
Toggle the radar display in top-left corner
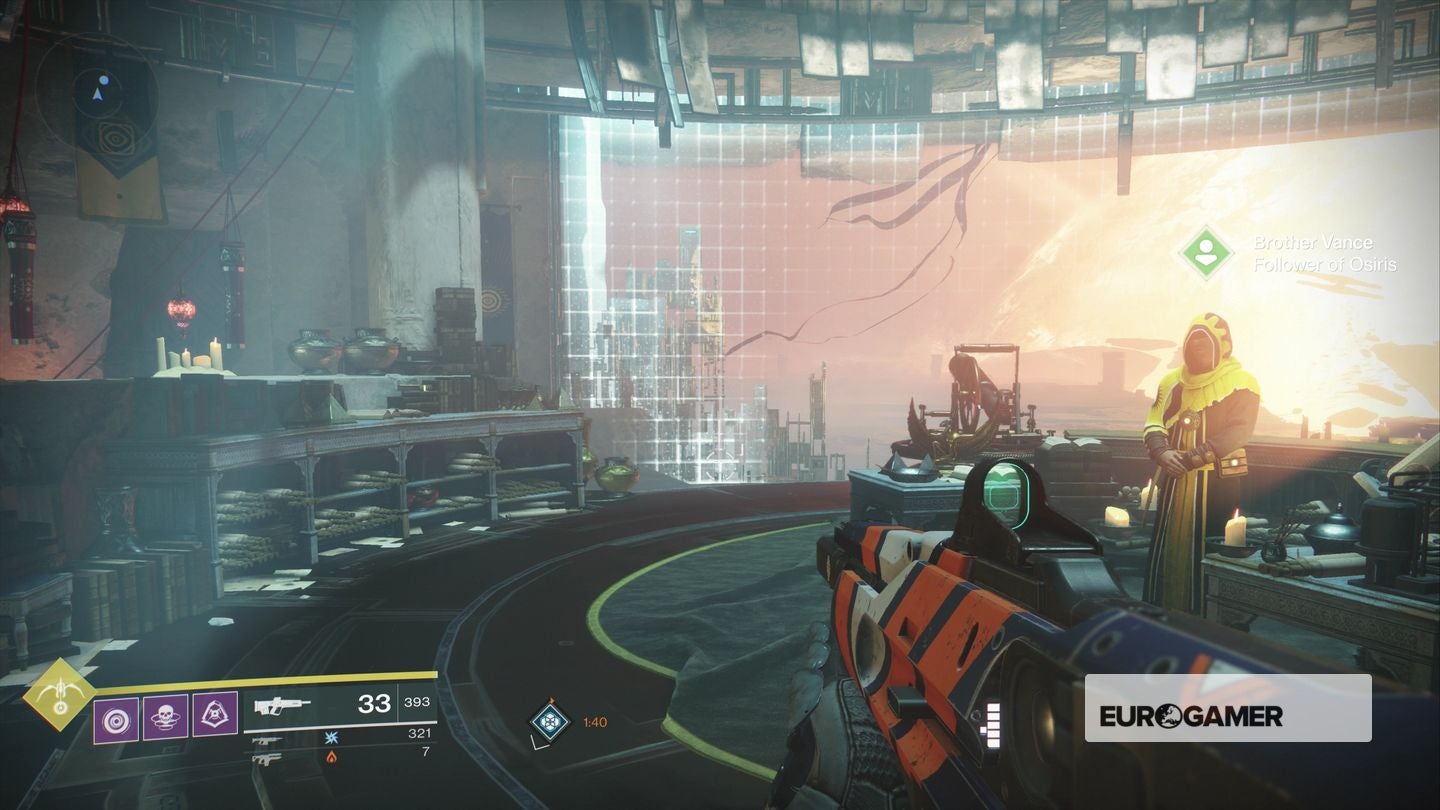pyautogui.click(x=96, y=95)
